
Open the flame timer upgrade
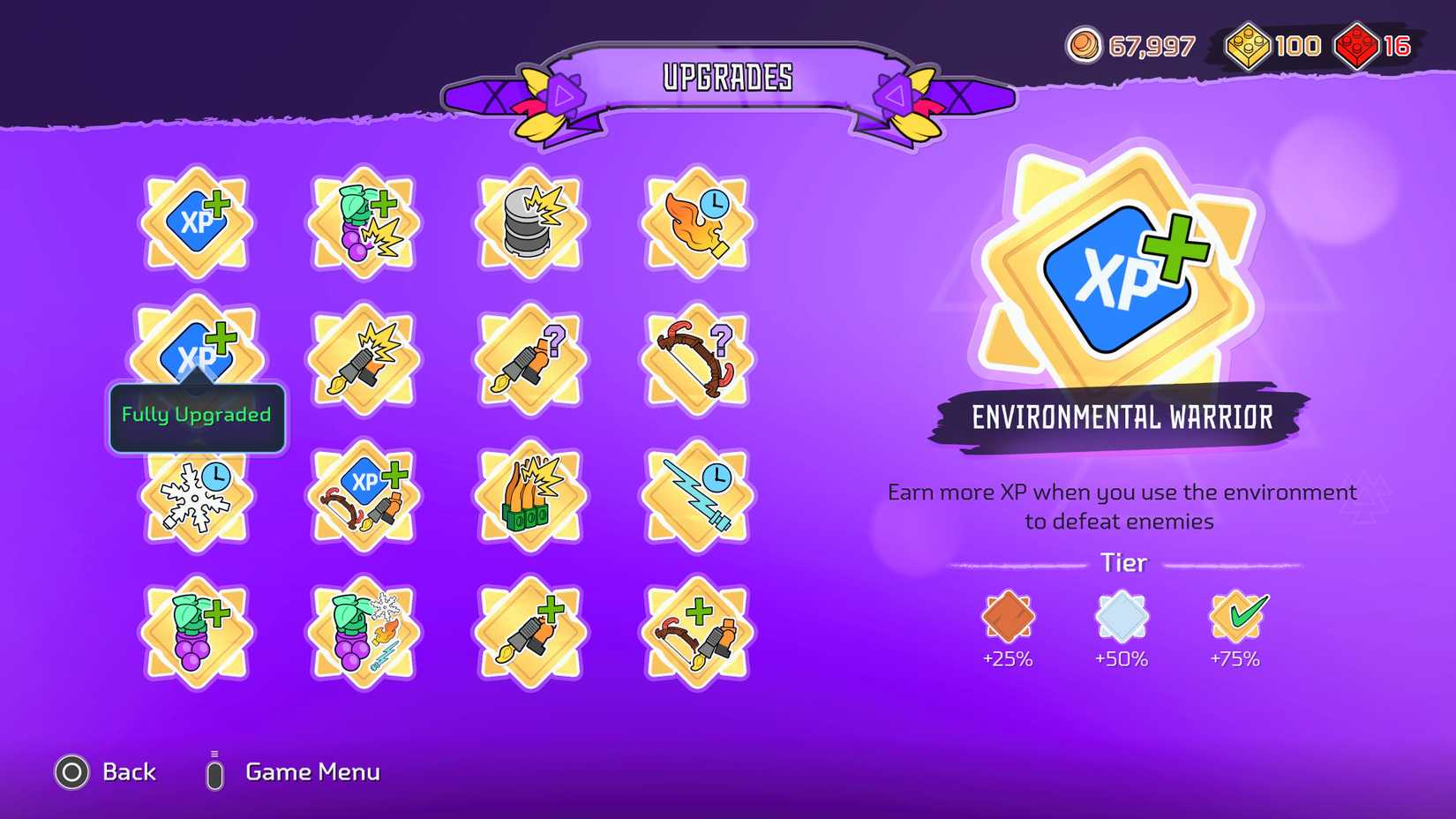[x=697, y=221]
